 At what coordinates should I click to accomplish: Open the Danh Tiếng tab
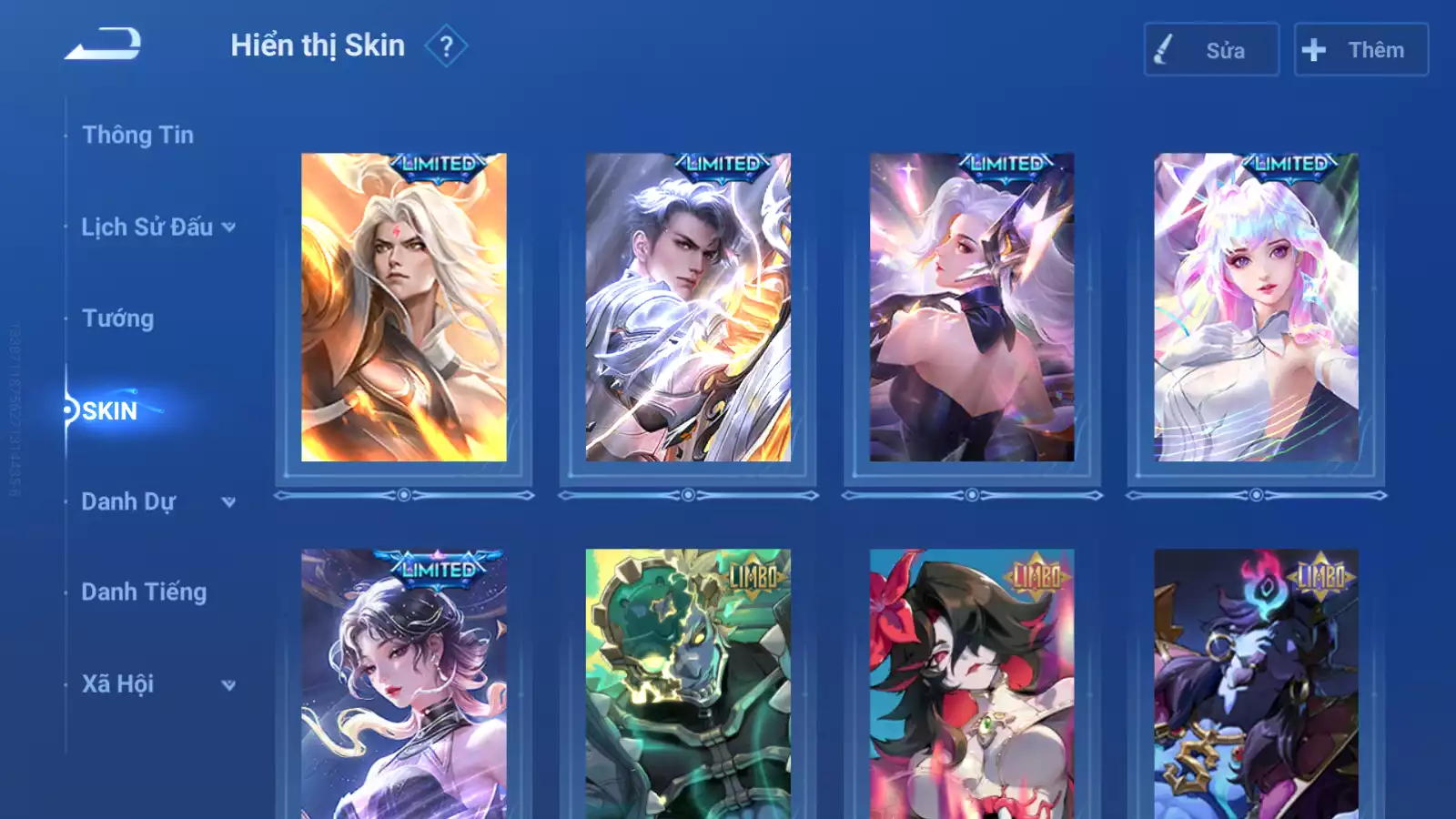[144, 592]
